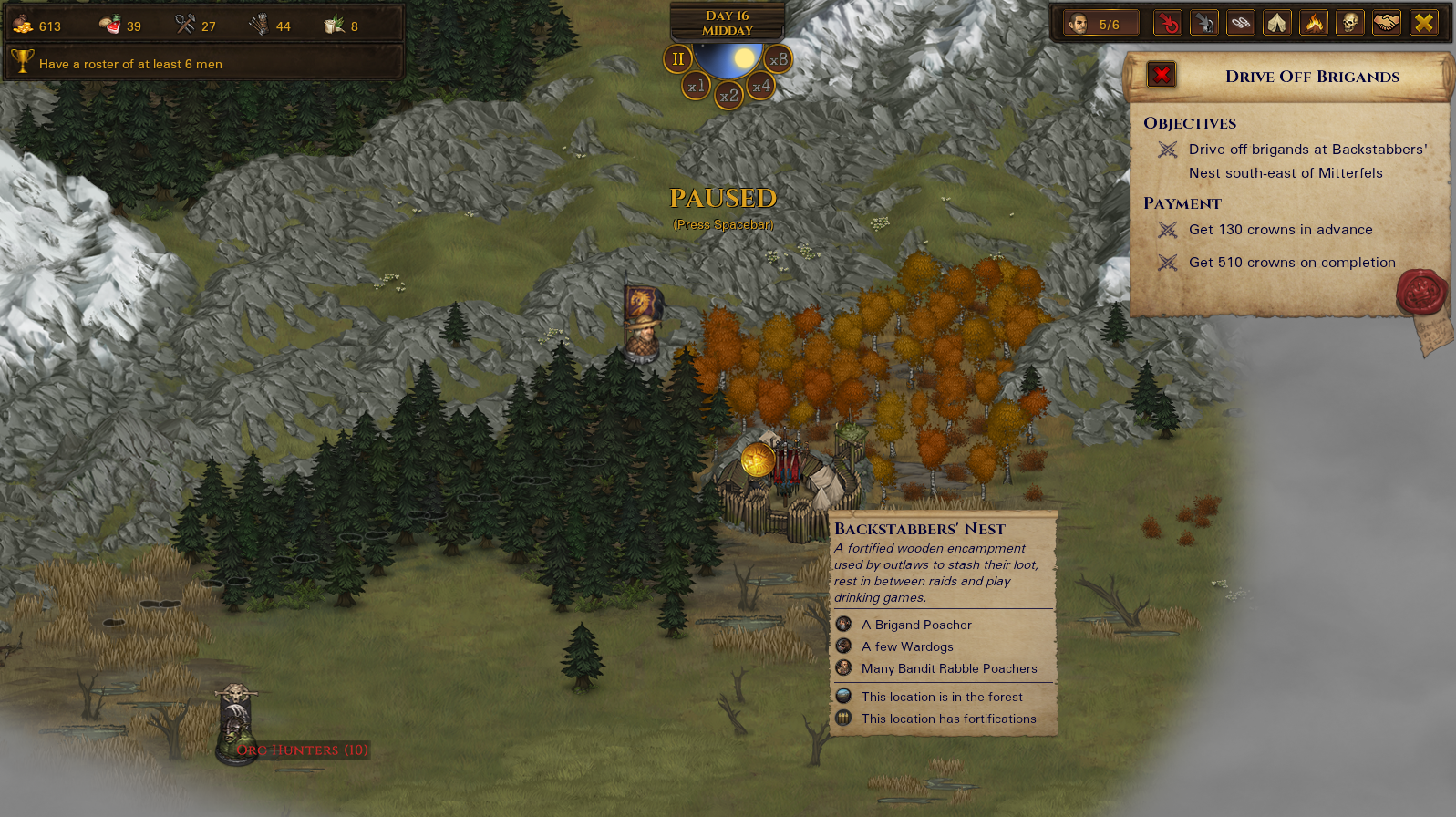The width and height of the screenshot is (1456, 817).
Task: Click the gray lock arrow icon
Action: (1204, 22)
